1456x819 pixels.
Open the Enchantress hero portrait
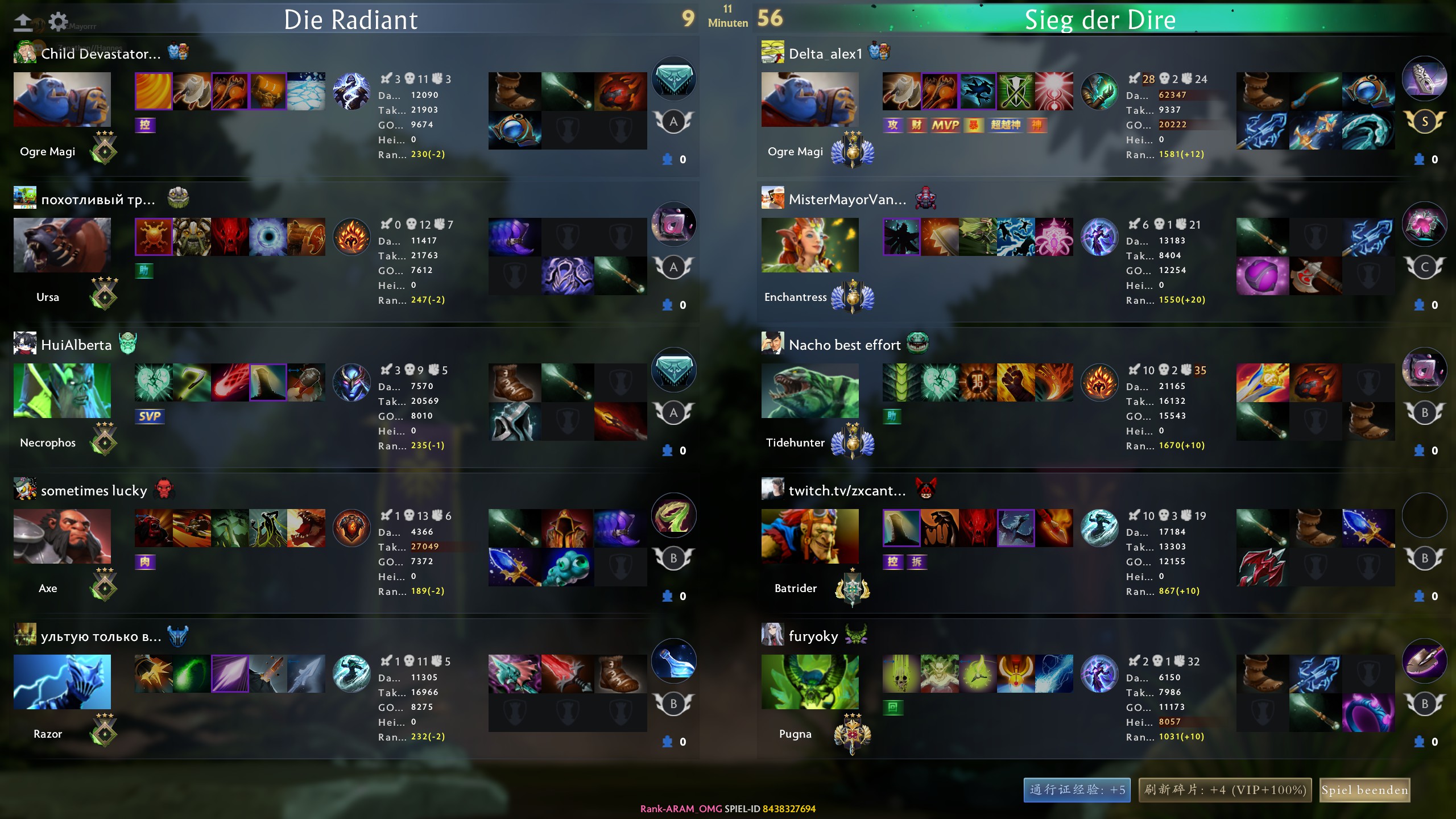pyautogui.click(x=810, y=245)
